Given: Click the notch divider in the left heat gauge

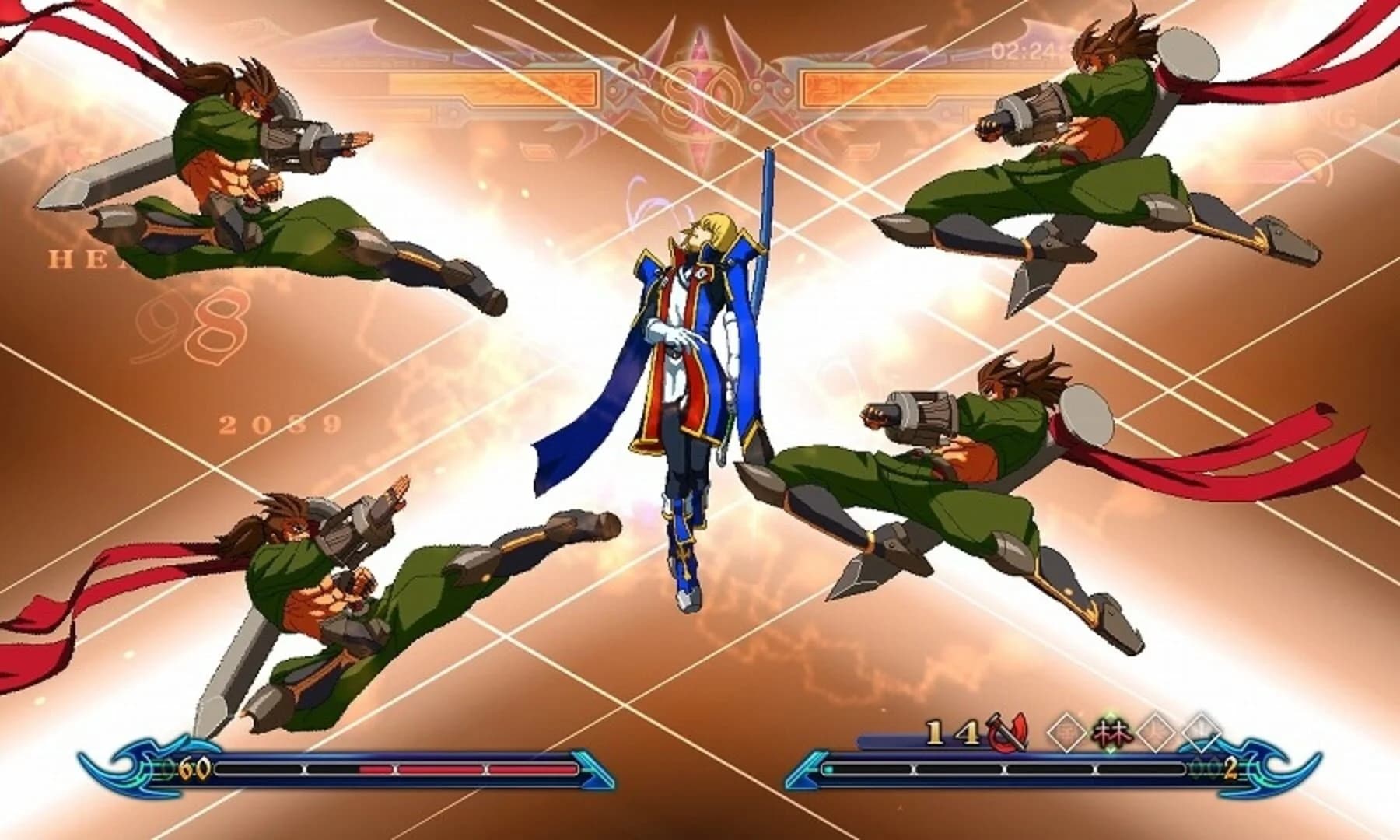Looking at the screenshot, I should pos(304,769).
